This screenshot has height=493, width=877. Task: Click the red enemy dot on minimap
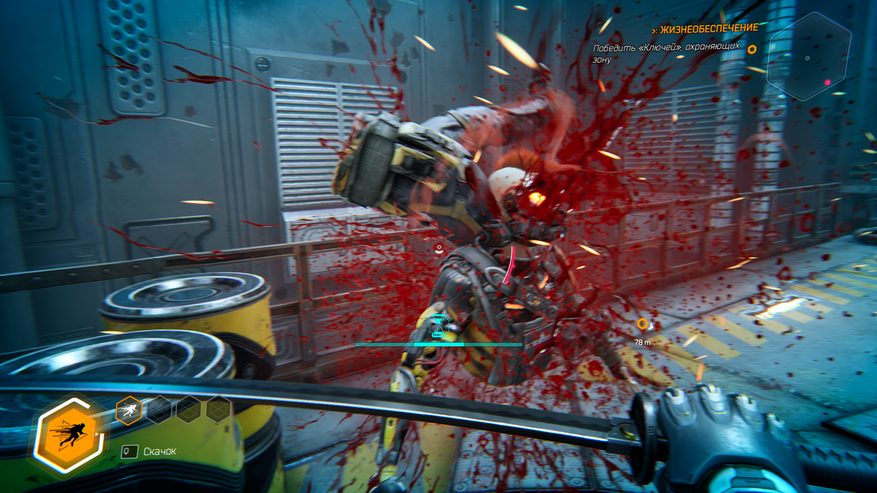pyautogui.click(x=827, y=82)
